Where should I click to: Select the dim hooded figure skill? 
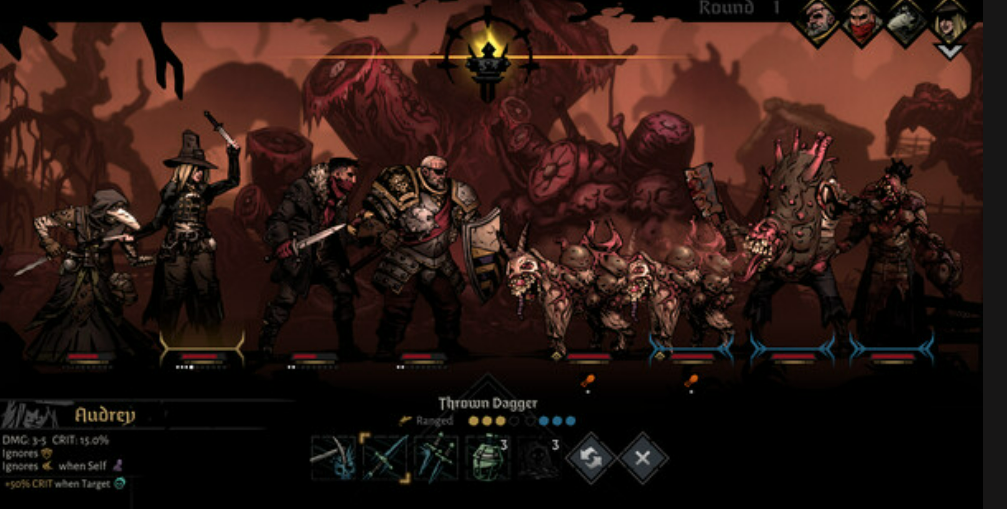pos(539,458)
